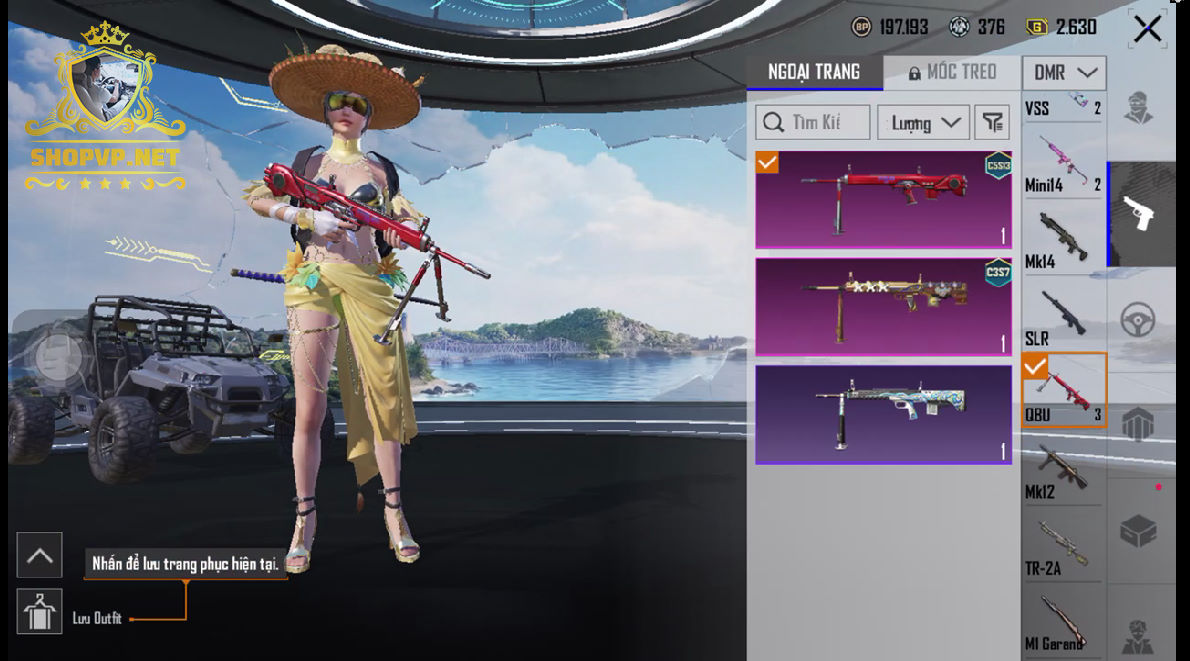Select VSS in the weapon list
The width and height of the screenshot is (1190, 661).
coord(1062,105)
